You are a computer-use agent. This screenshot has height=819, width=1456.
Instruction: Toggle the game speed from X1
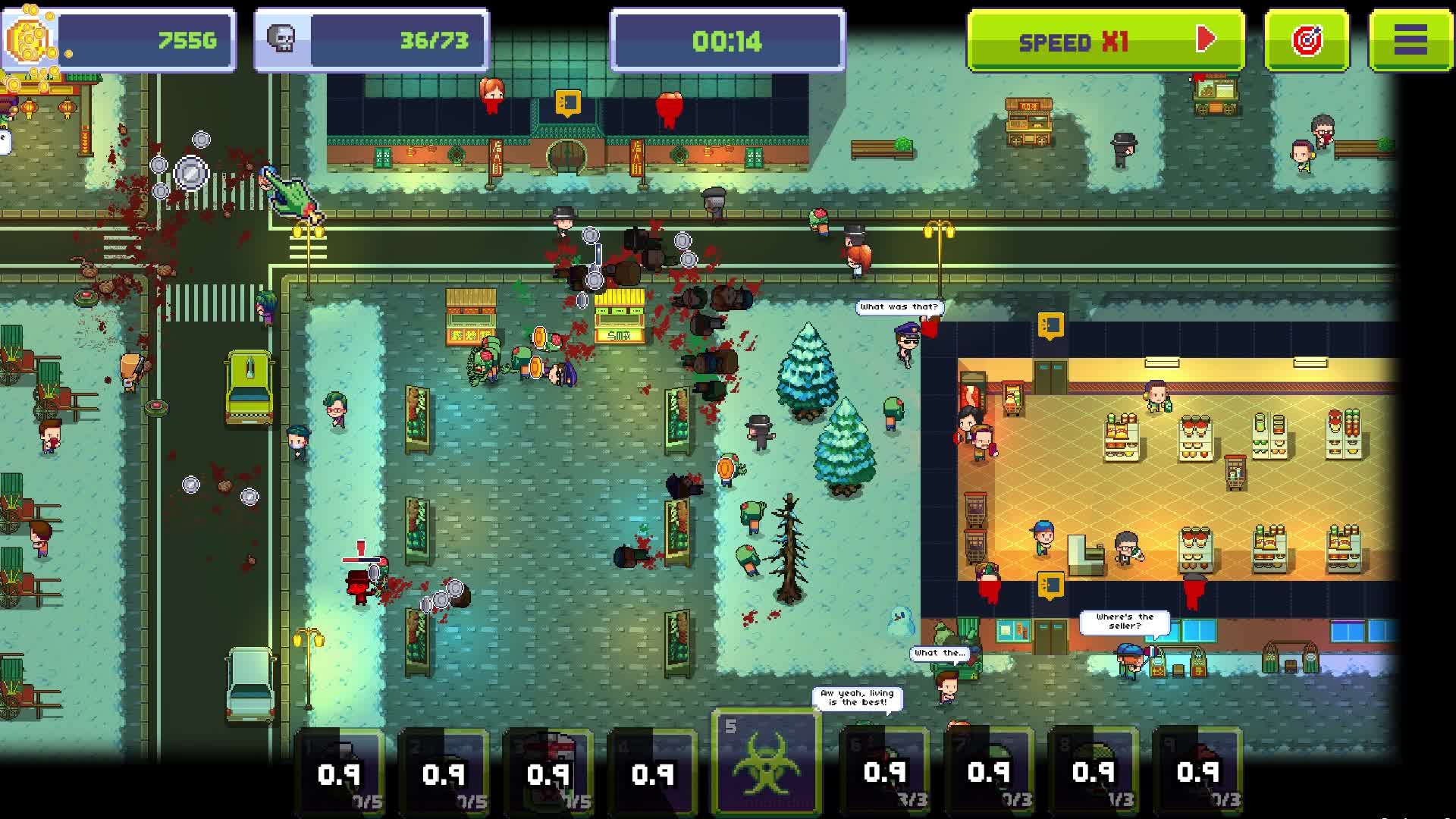pyautogui.click(x=1103, y=38)
